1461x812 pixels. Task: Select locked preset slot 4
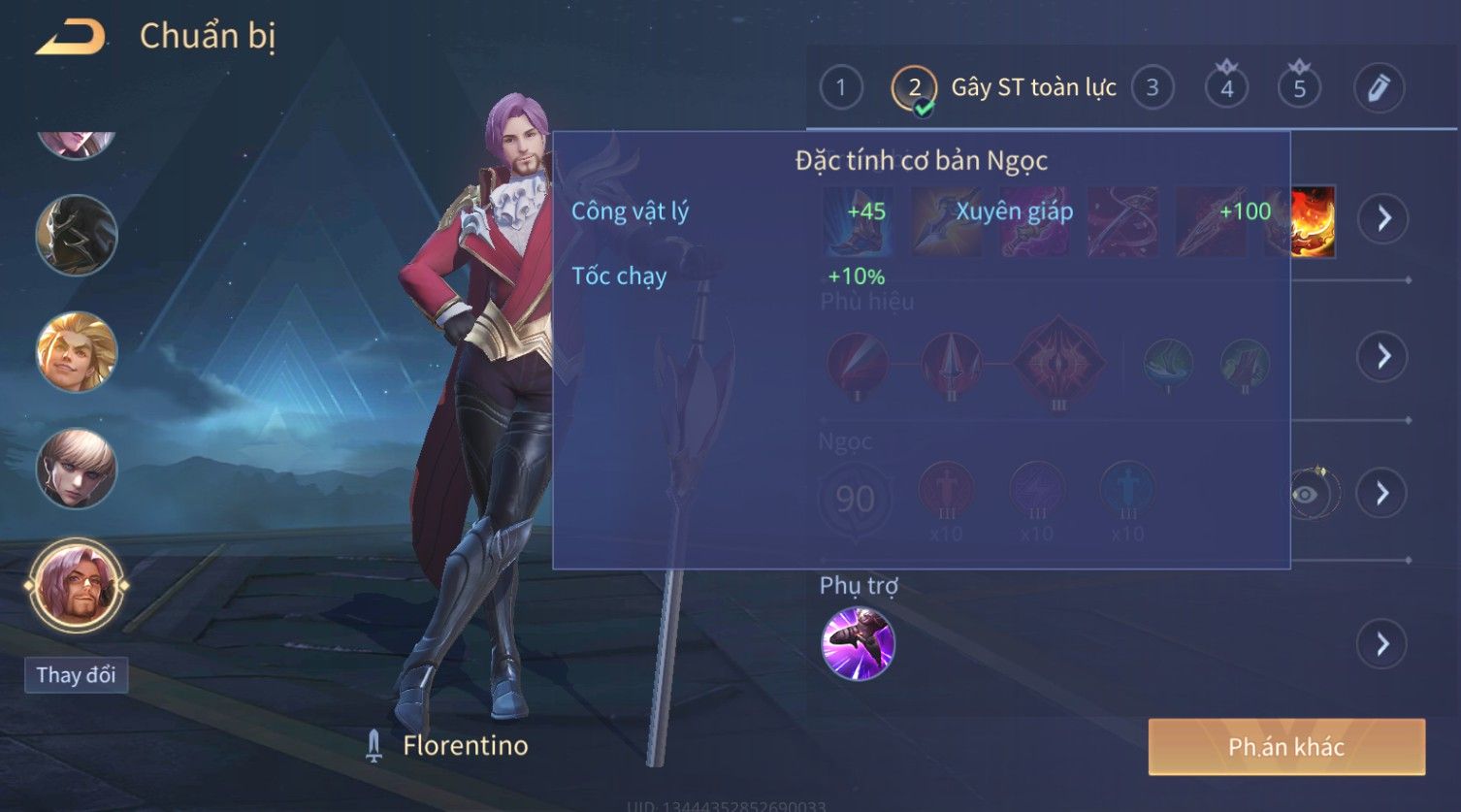tap(1226, 88)
